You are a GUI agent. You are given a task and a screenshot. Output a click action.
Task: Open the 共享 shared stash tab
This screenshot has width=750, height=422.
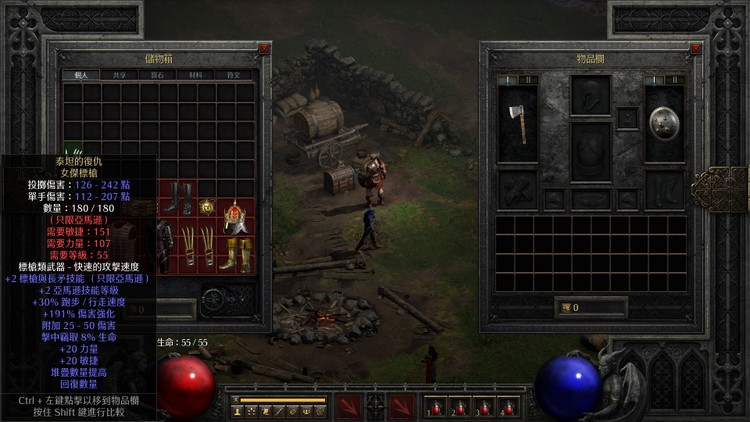(118, 75)
